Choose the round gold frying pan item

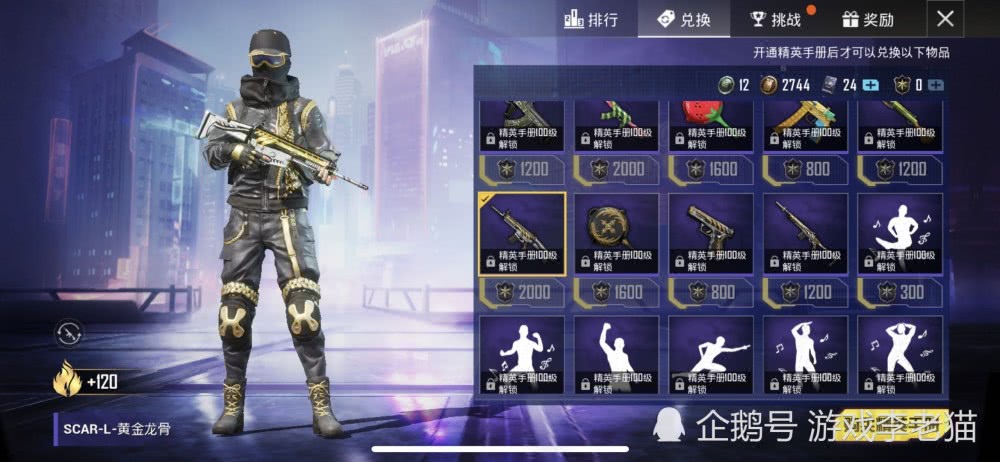coord(617,234)
